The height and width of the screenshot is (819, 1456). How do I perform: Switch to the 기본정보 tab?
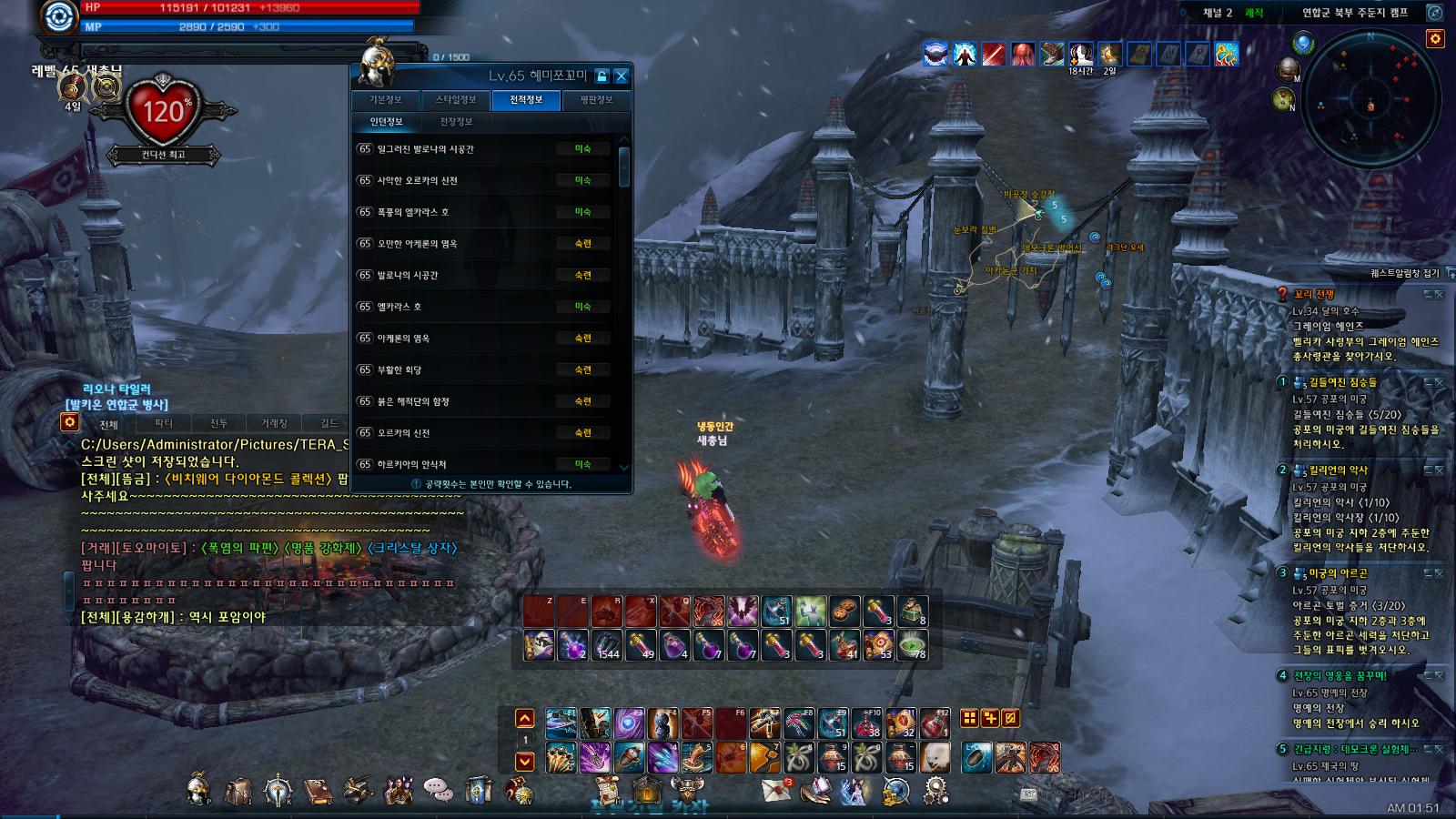point(386,100)
